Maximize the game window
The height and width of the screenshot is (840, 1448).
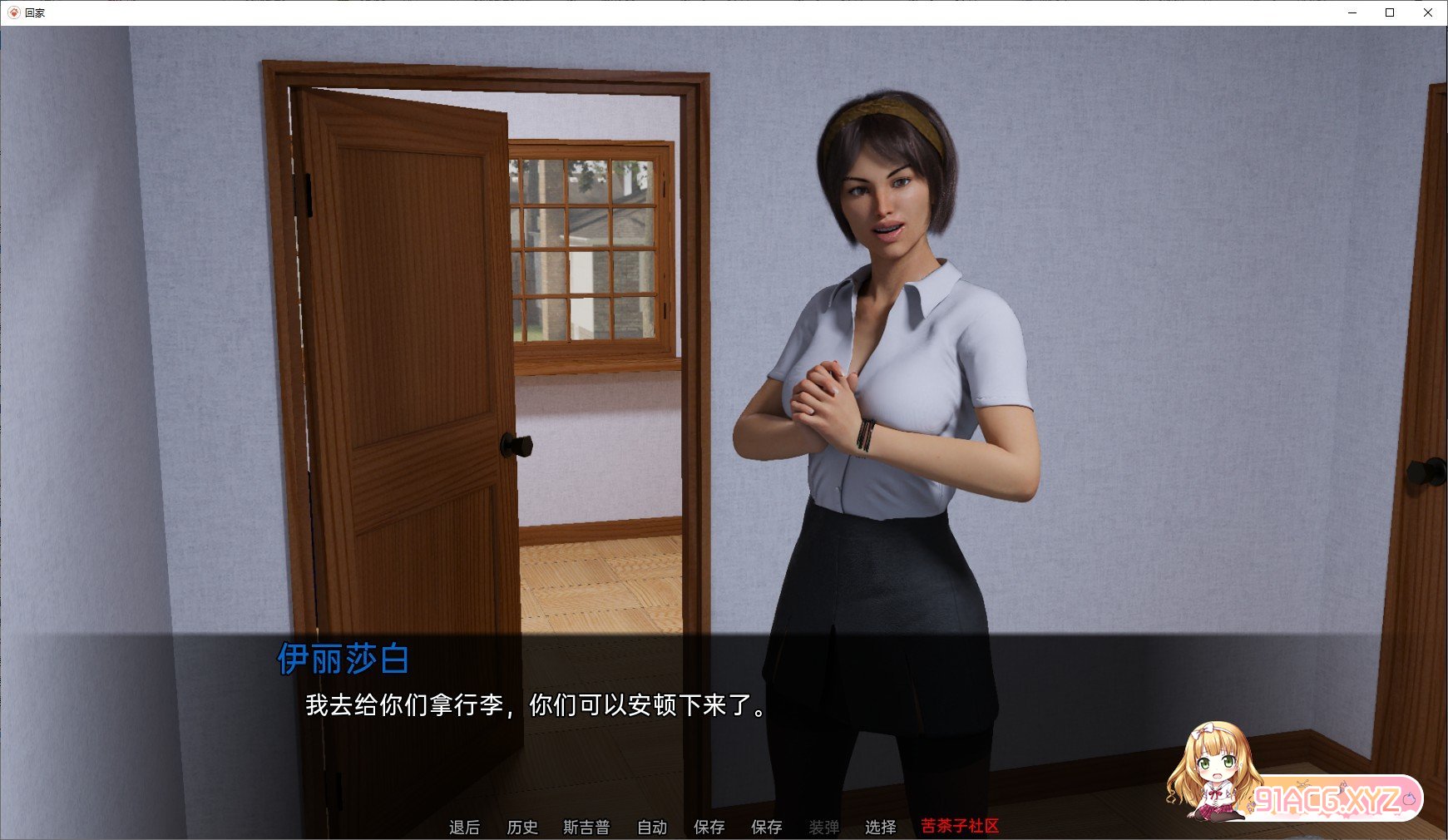click(x=1389, y=12)
